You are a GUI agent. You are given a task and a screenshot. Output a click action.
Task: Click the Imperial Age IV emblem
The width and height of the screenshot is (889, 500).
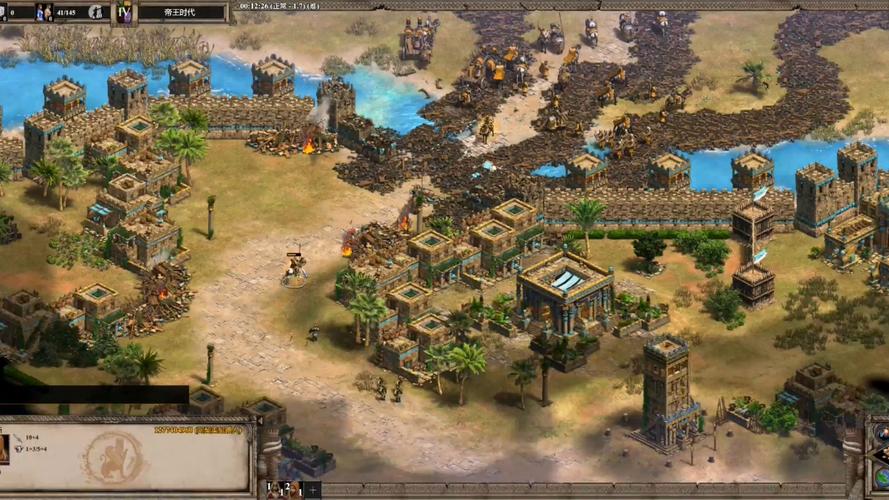[126, 13]
